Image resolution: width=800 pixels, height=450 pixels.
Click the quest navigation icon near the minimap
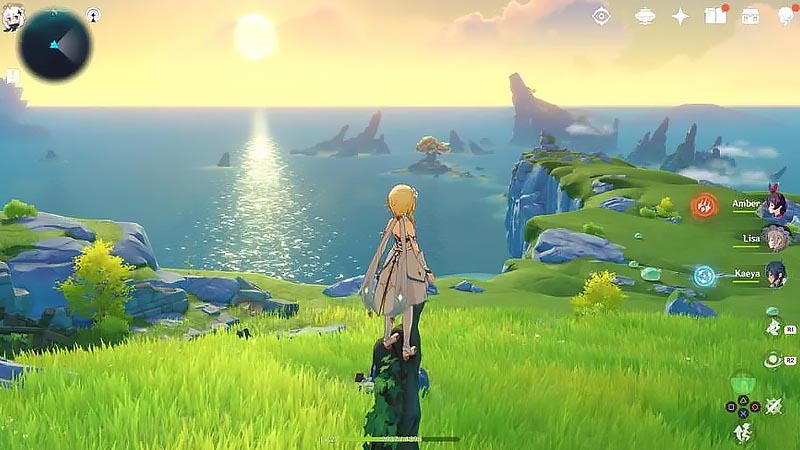93,15
